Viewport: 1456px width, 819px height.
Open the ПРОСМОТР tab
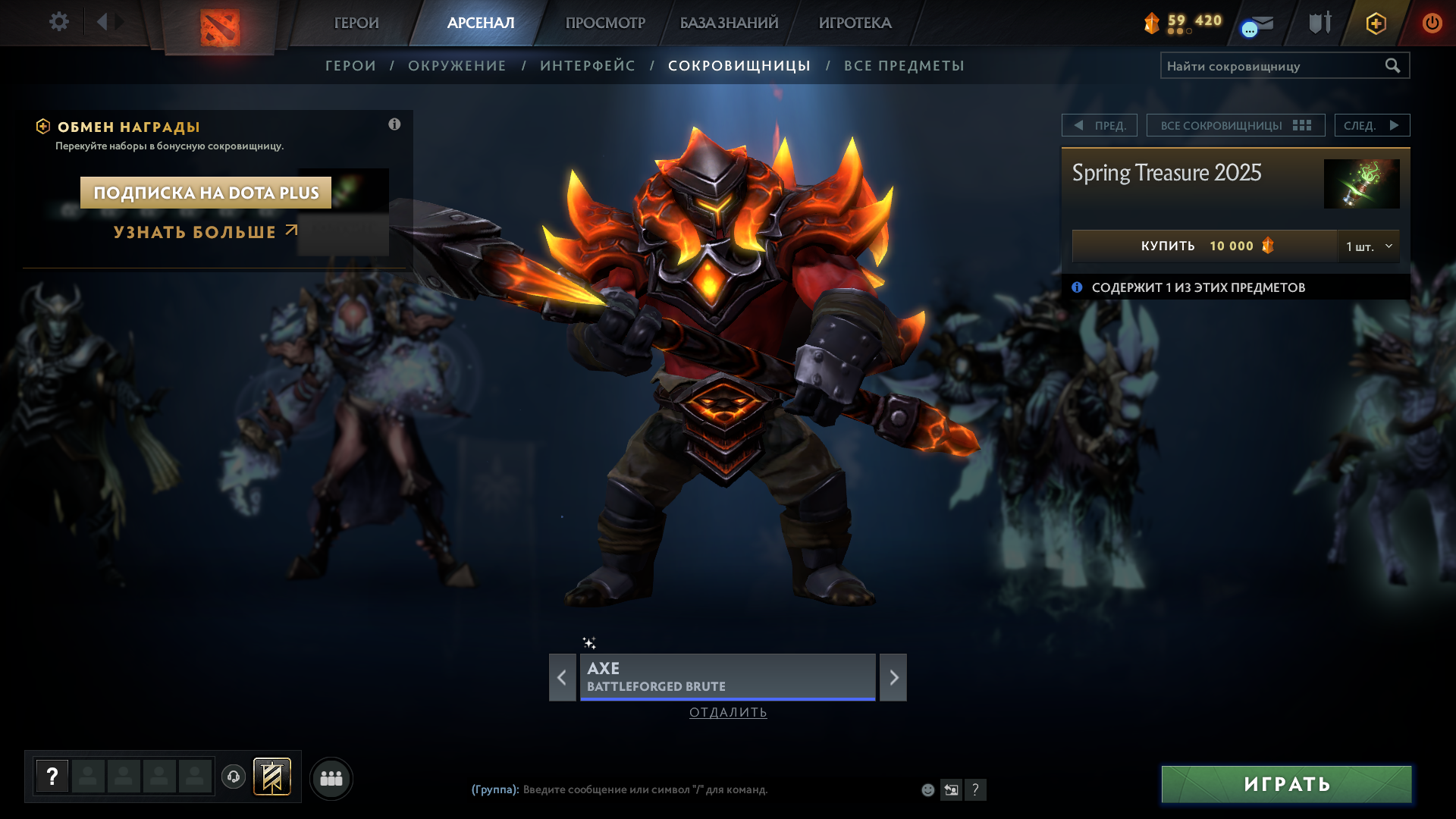(605, 23)
